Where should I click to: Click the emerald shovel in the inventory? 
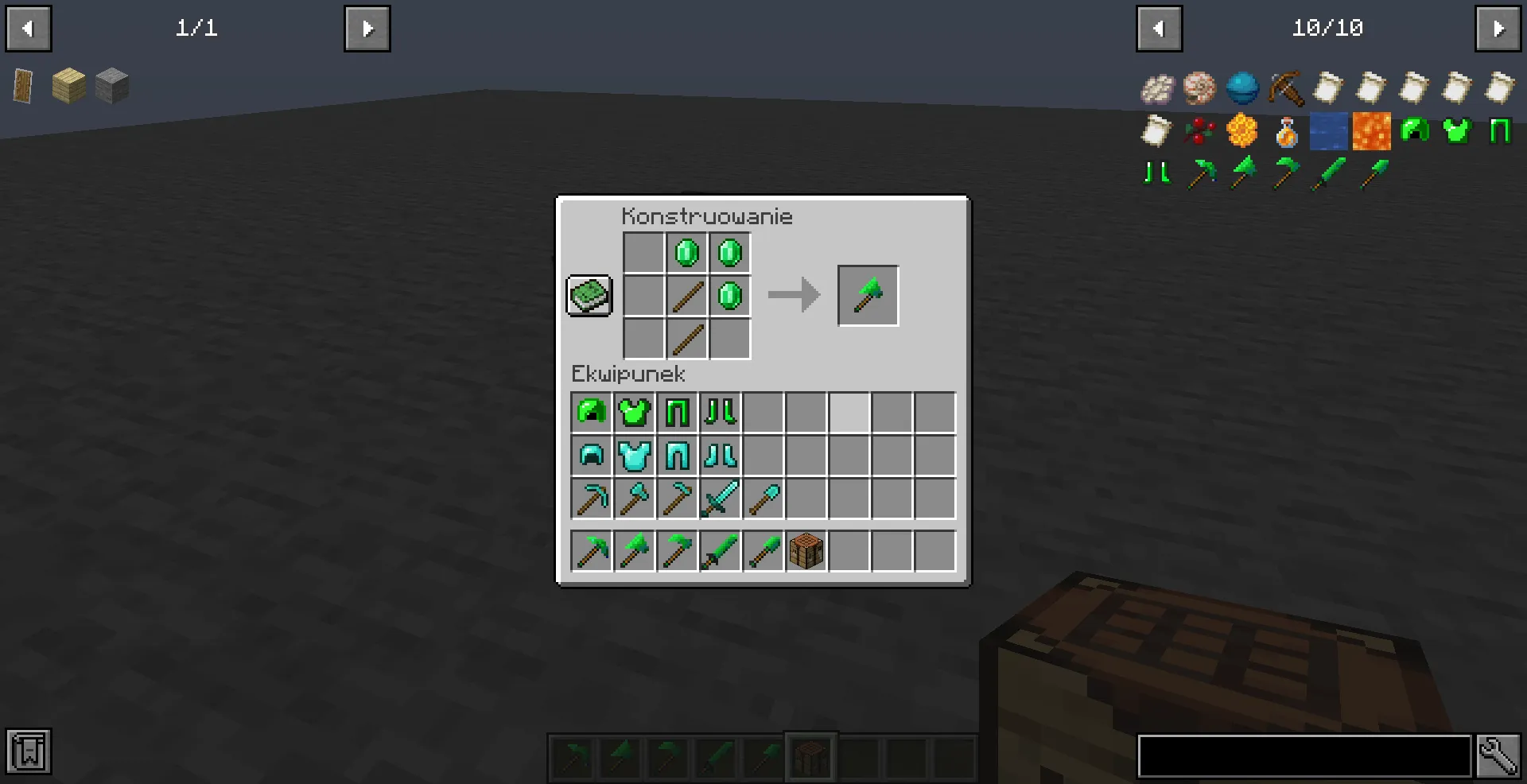pos(763,550)
